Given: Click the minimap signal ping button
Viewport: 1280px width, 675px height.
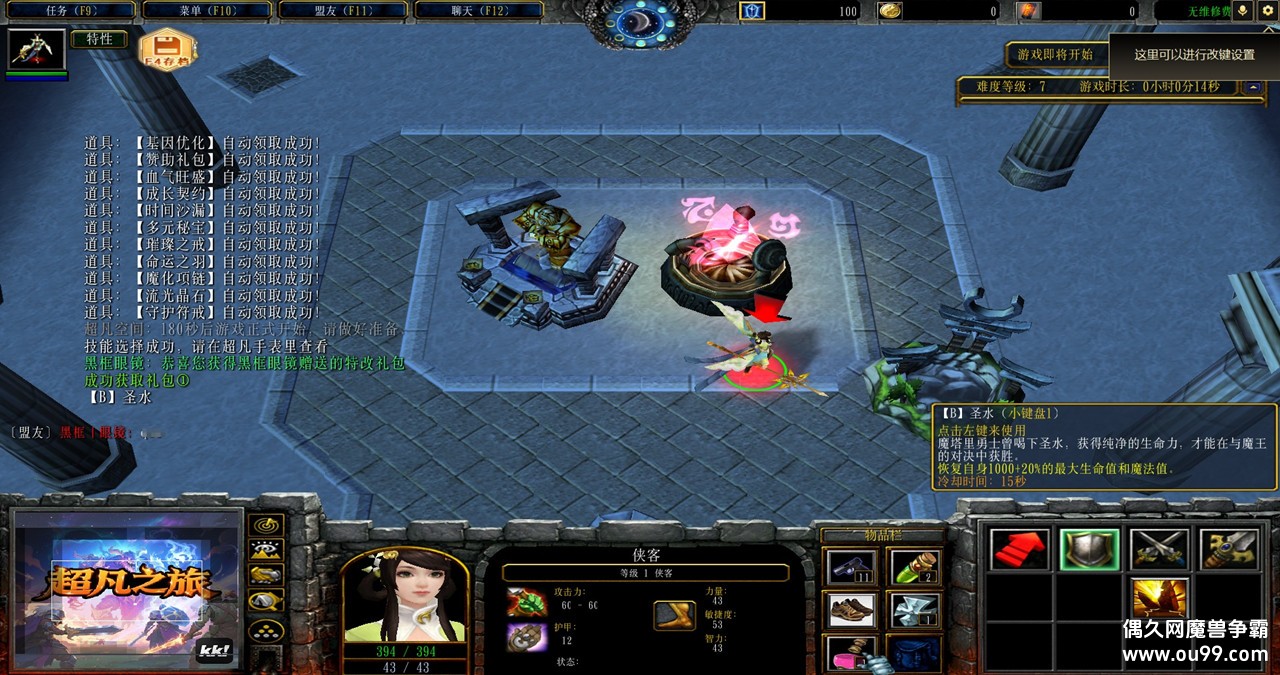Looking at the screenshot, I should click(266, 525).
